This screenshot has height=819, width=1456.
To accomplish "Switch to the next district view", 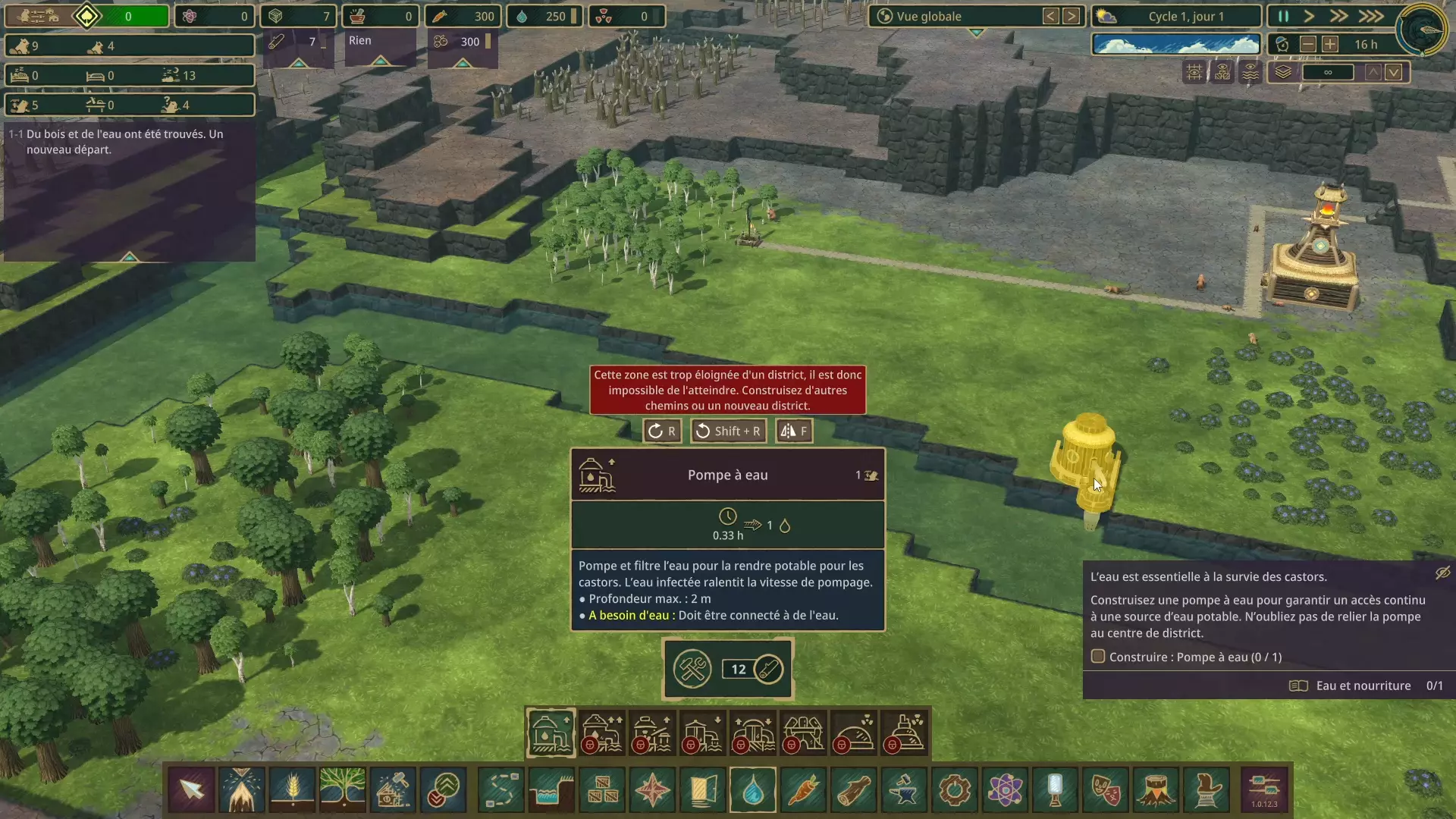I will pyautogui.click(x=1071, y=16).
